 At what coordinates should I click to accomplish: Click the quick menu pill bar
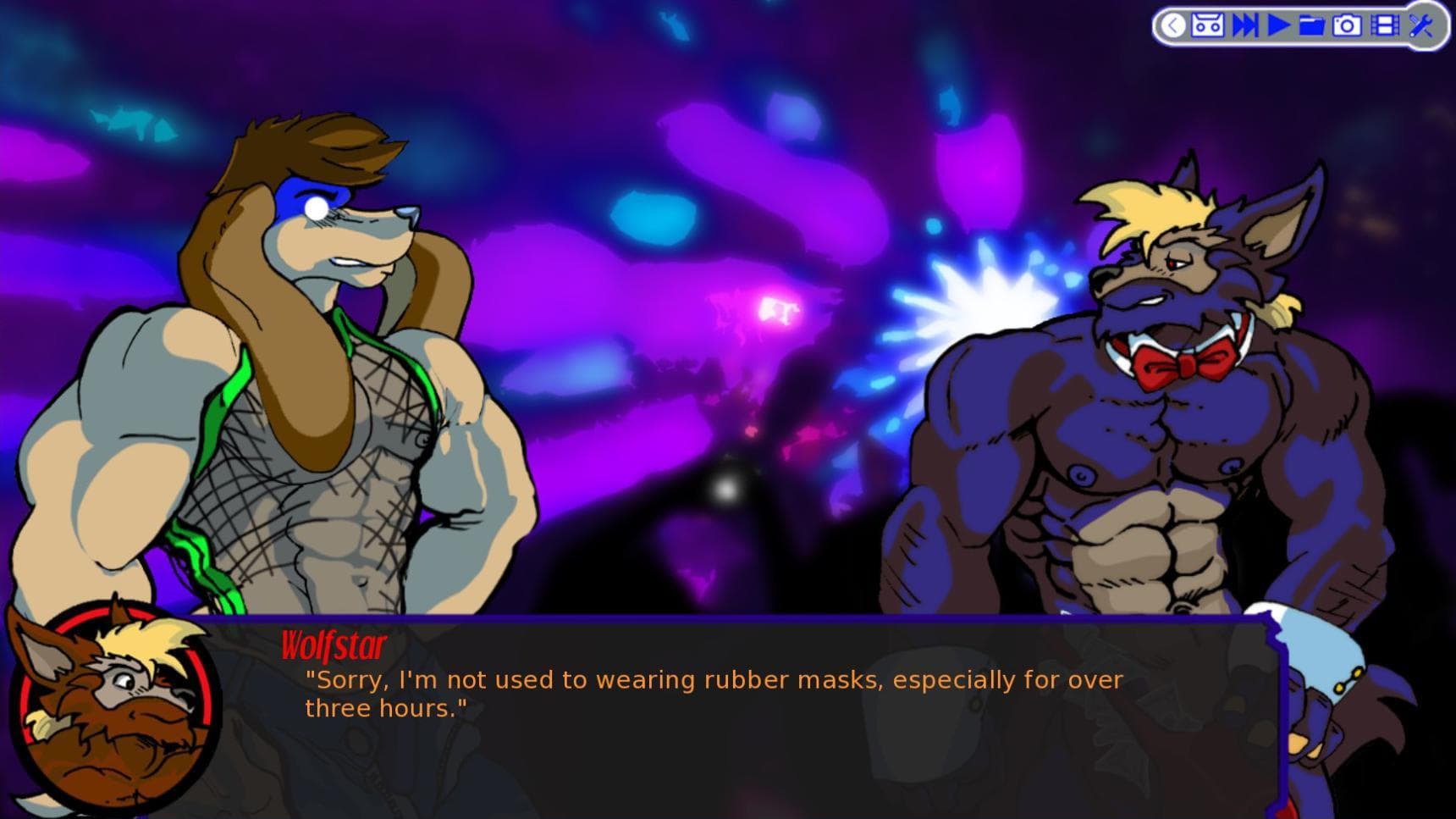click(1295, 26)
